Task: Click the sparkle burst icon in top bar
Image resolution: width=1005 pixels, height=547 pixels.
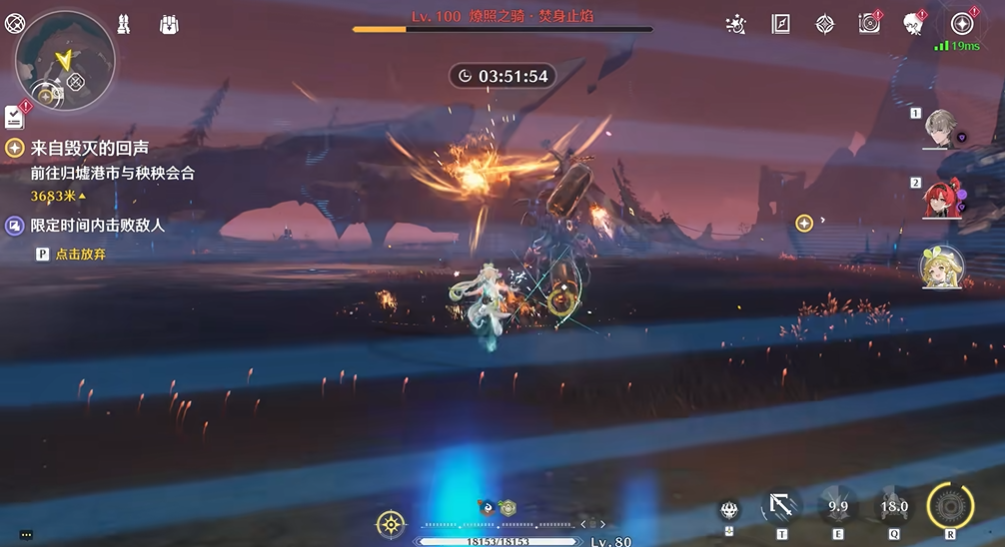Action: coord(737,24)
